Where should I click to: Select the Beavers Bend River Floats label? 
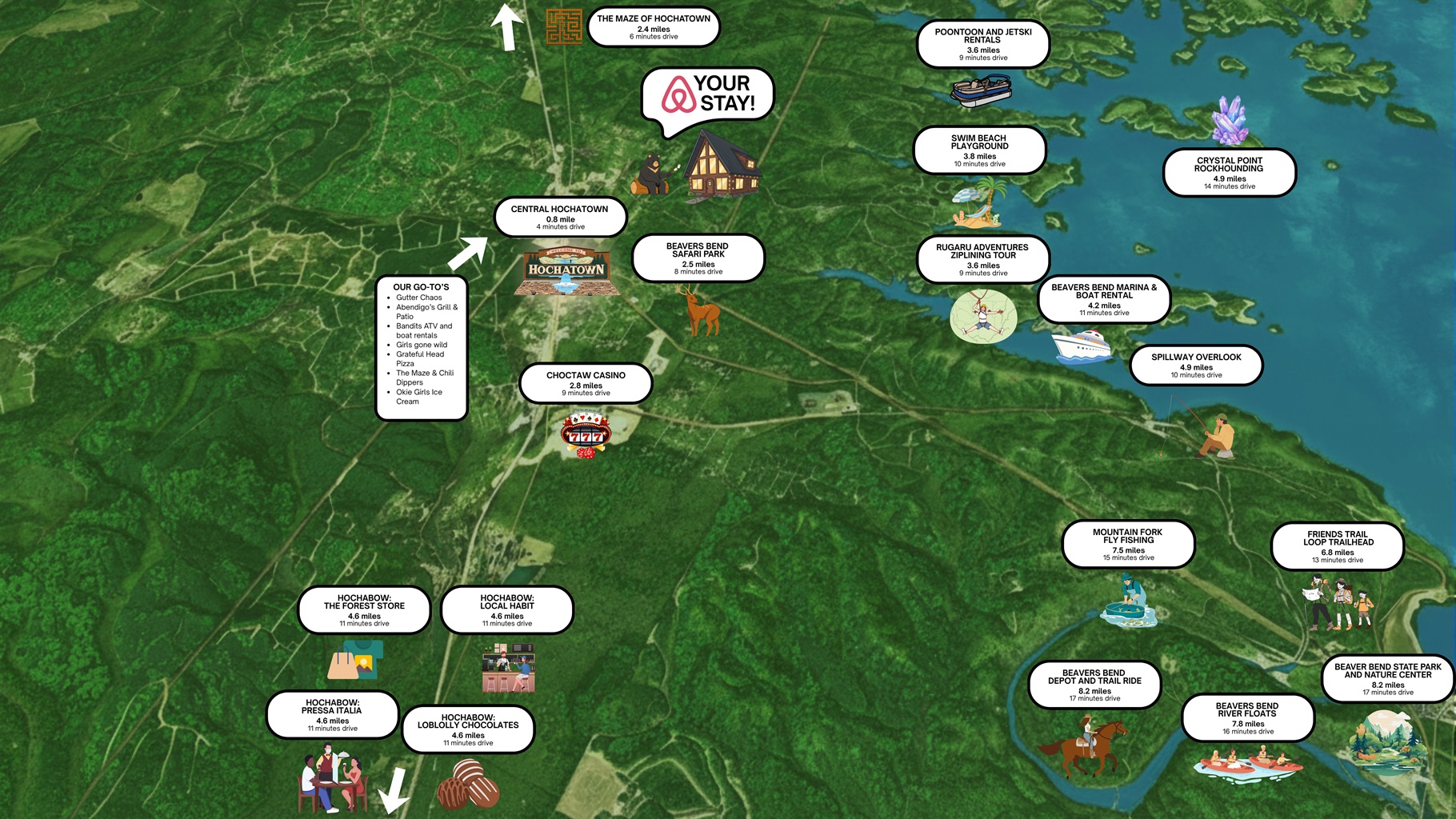point(1247,717)
